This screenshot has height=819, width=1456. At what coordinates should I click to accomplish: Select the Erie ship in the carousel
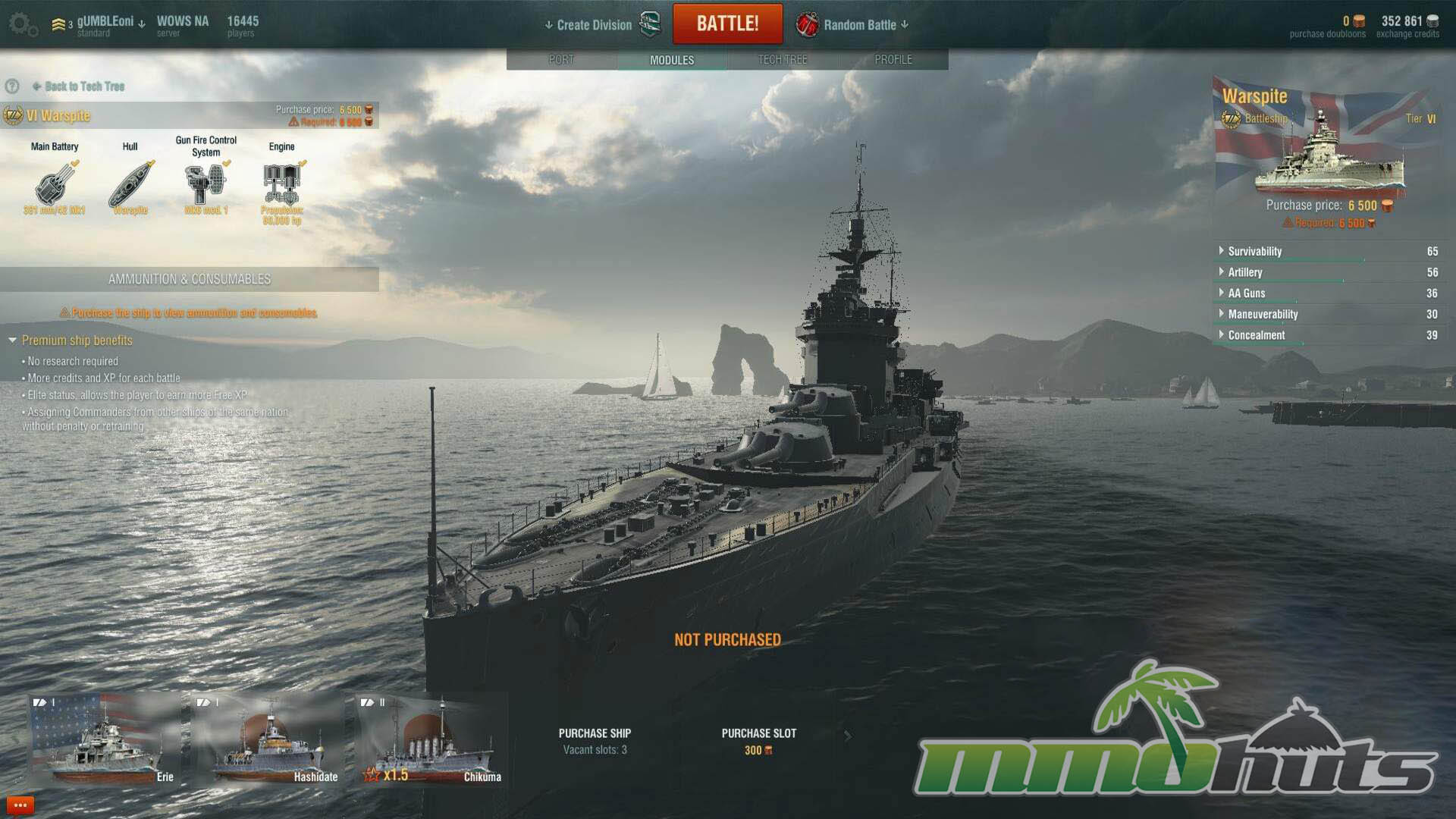(105, 740)
